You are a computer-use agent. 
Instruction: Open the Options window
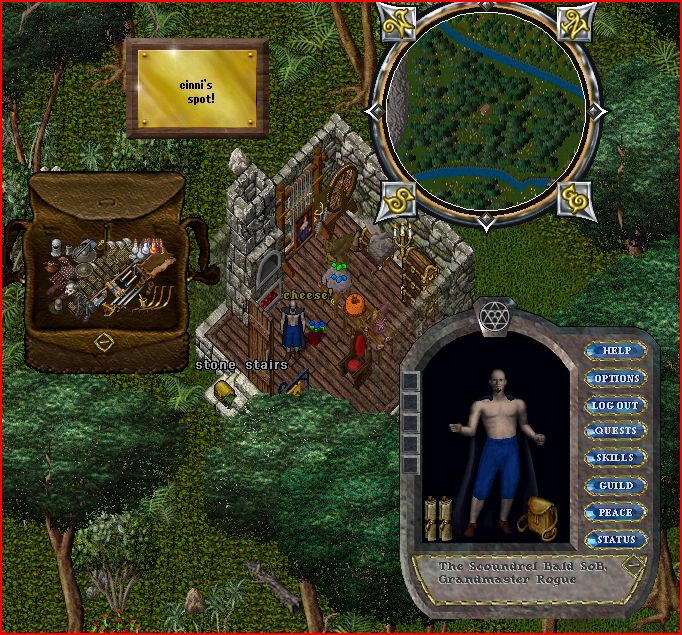click(616, 378)
